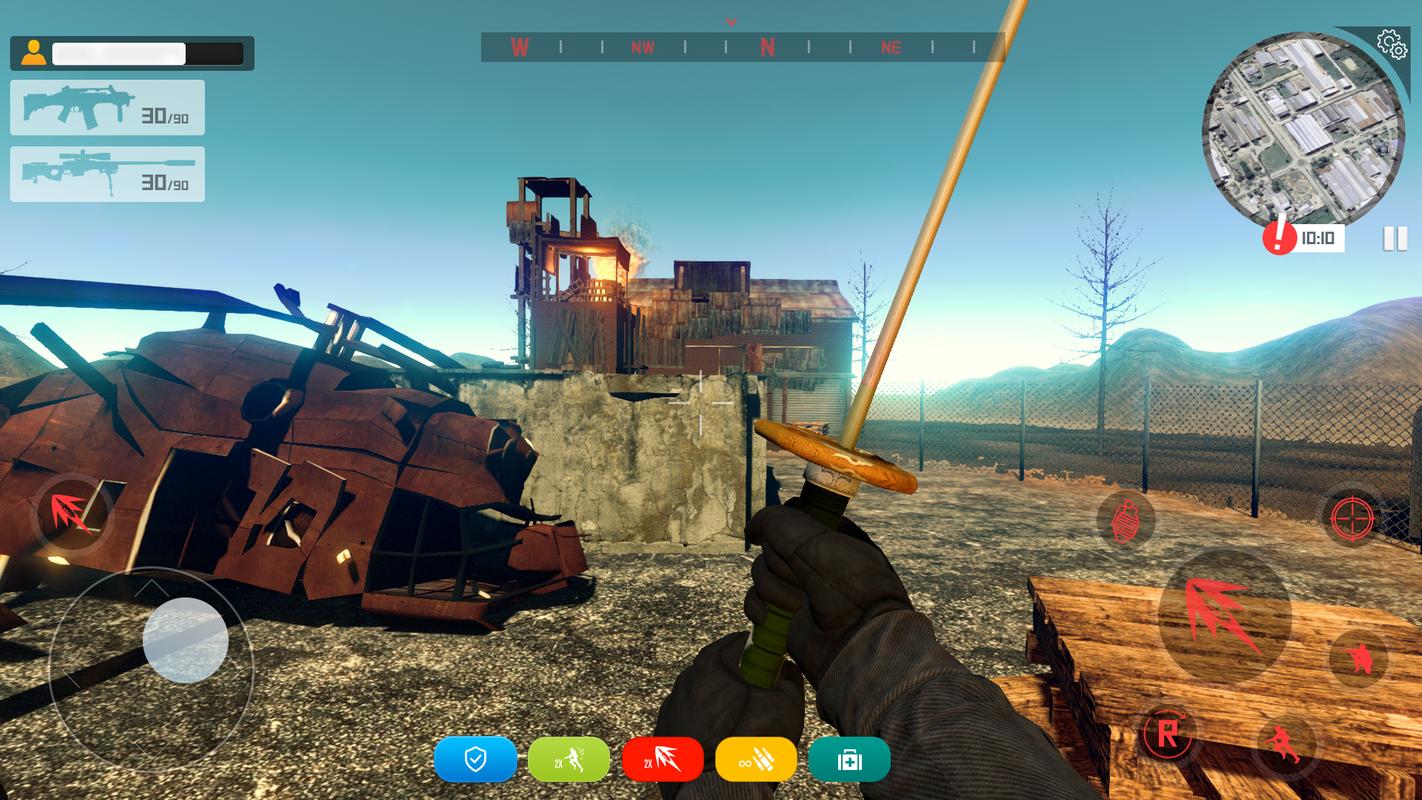Enable the yellow infinite ammo boost
Screen dimensions: 1422x800
pos(756,760)
